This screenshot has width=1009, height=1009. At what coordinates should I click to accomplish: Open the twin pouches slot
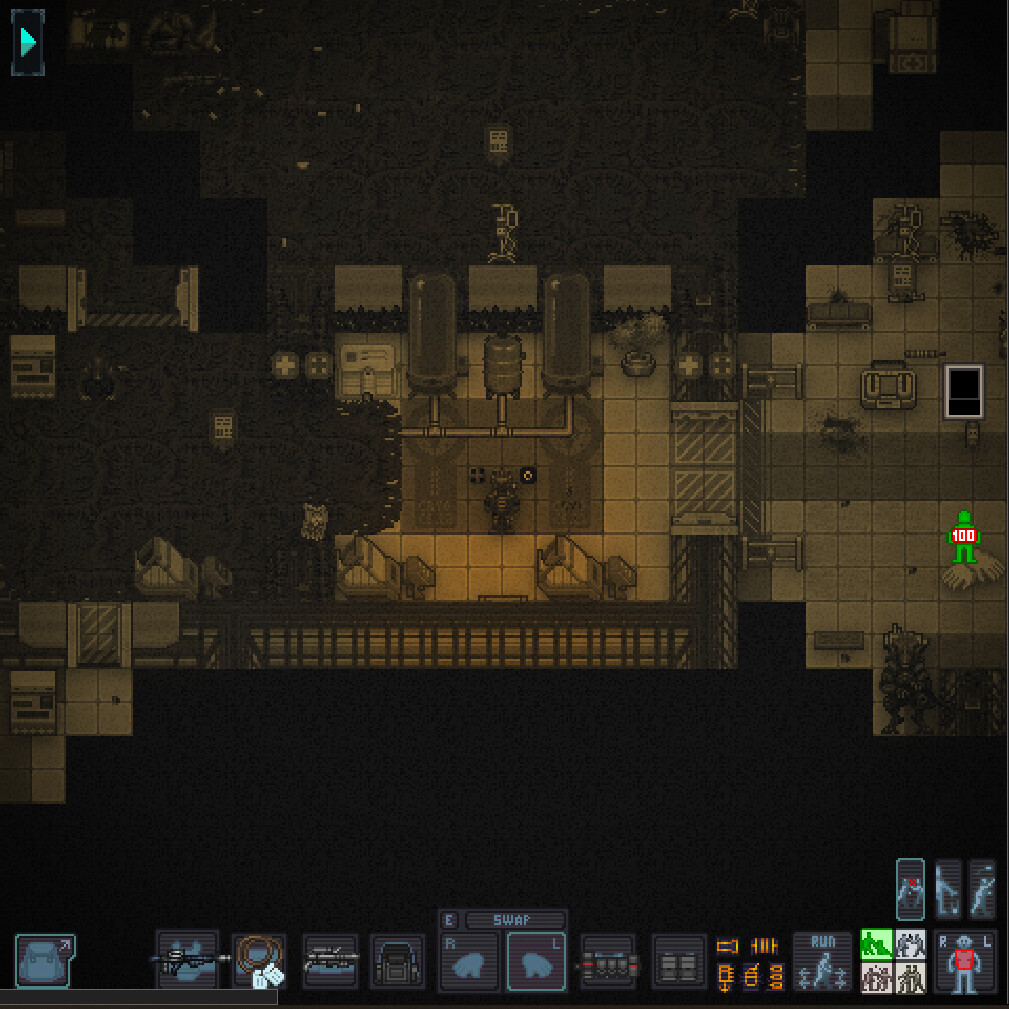coord(679,962)
